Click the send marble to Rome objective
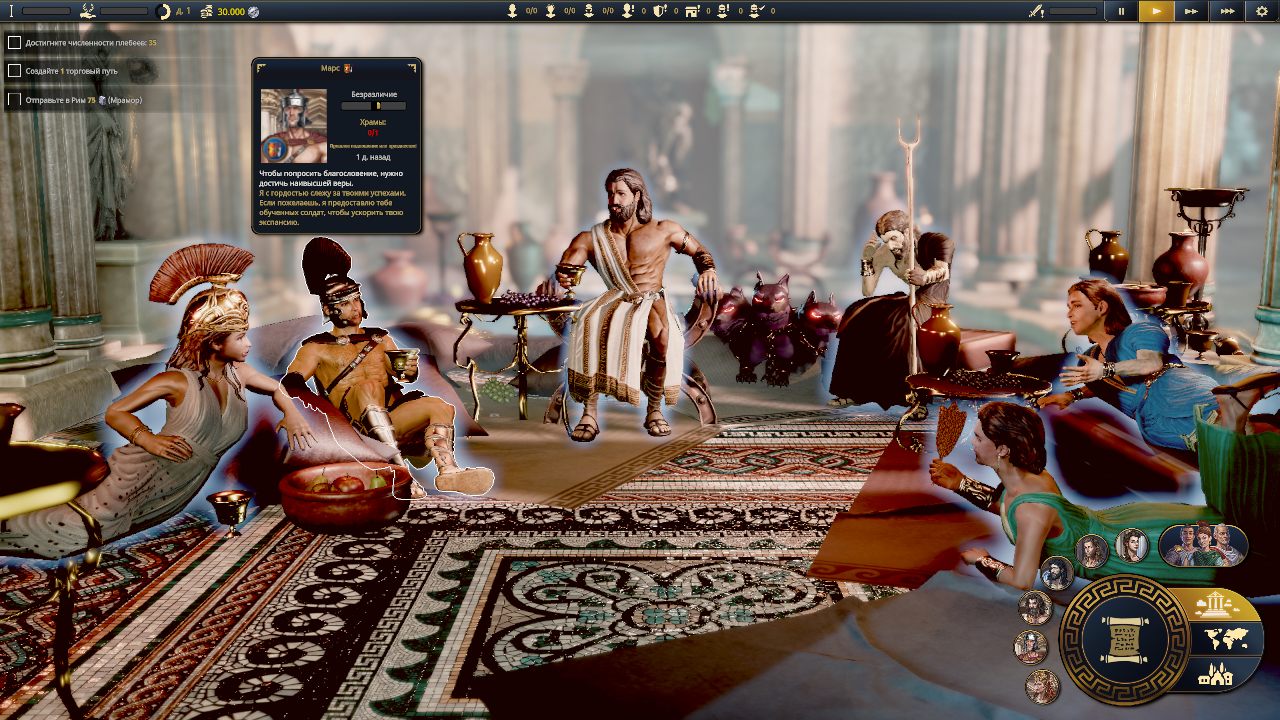The height and width of the screenshot is (720, 1280). pyautogui.click(x=14, y=100)
